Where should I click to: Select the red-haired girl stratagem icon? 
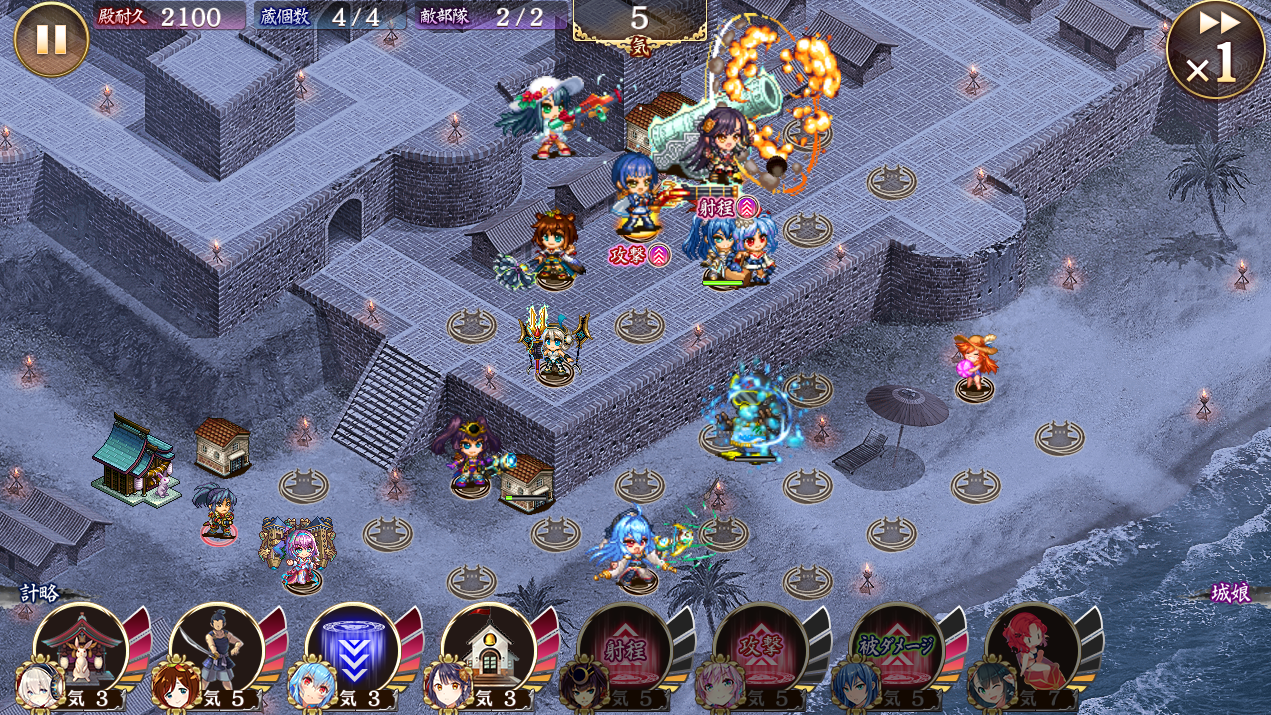(1033, 648)
